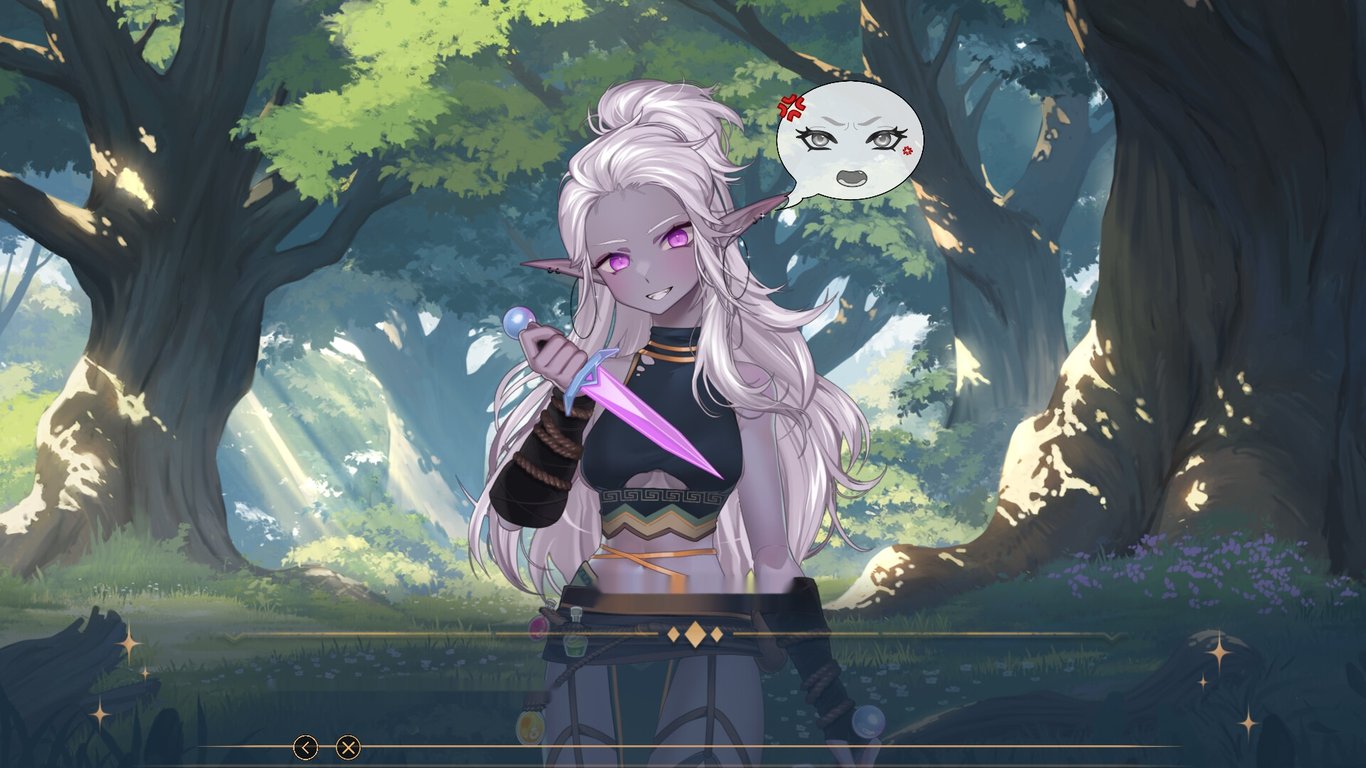
Task: Click the pink potion vial on her belt
Action: [537, 628]
